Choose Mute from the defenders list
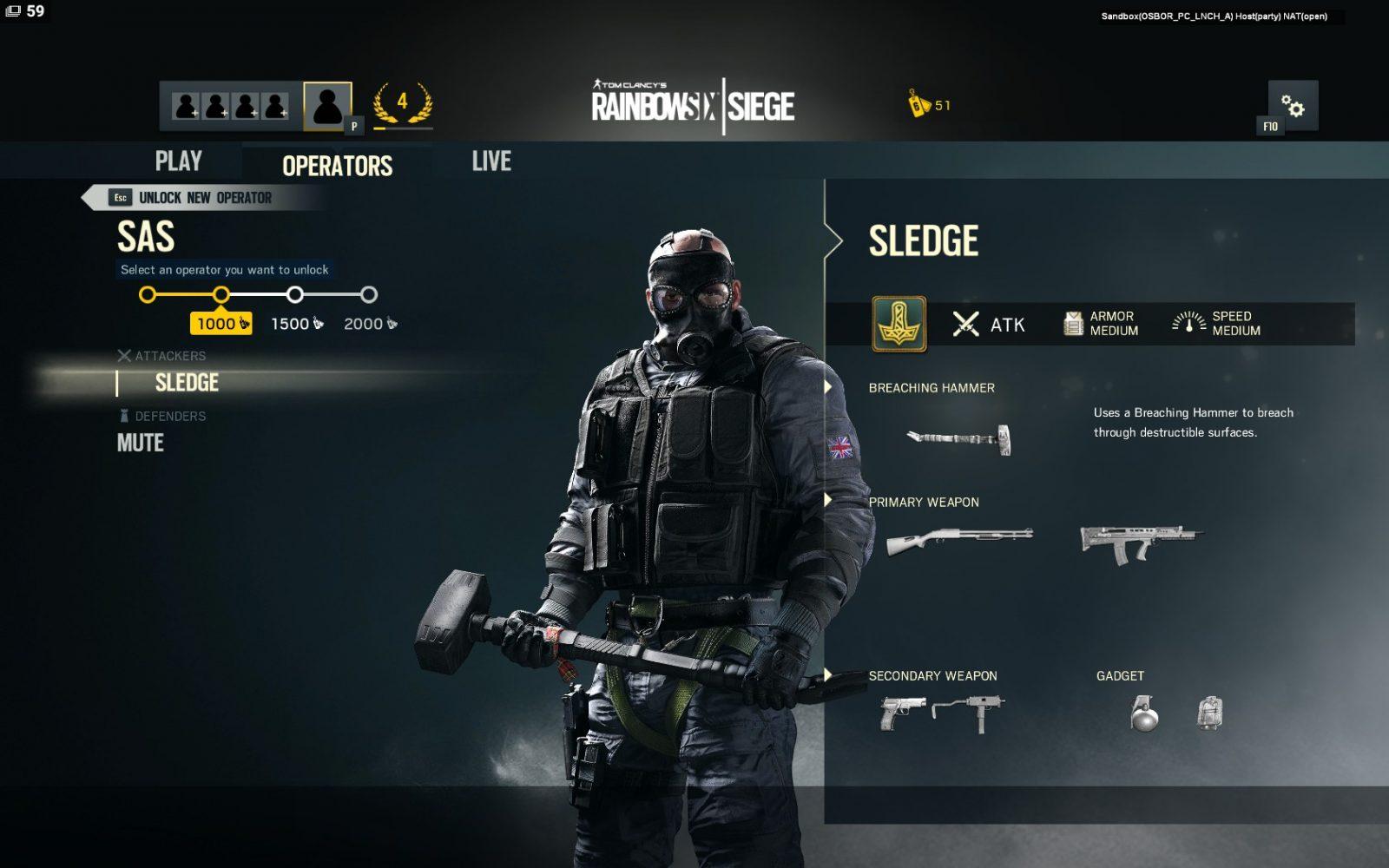Image resolution: width=1389 pixels, height=868 pixels. click(141, 444)
